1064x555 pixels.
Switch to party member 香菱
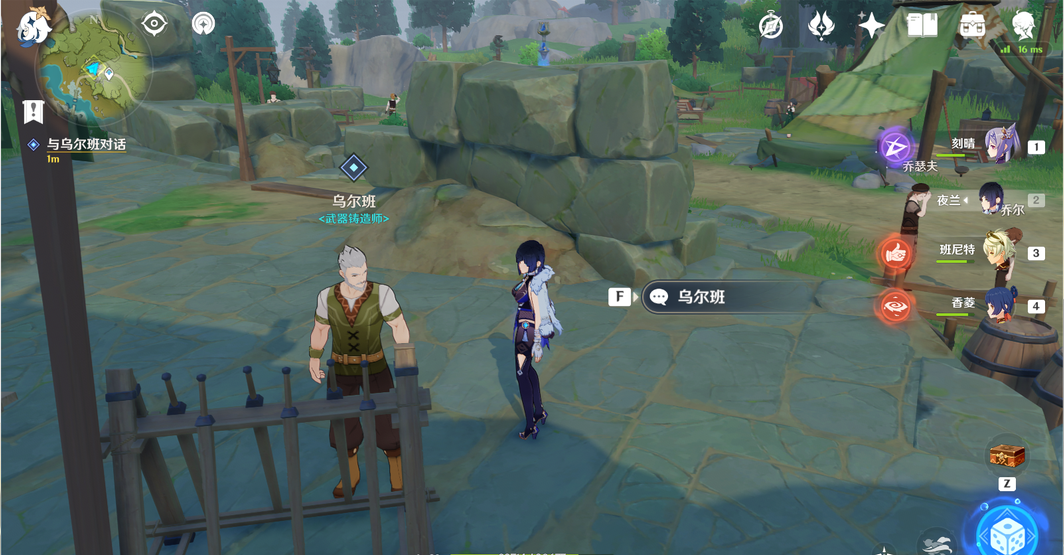click(x=999, y=304)
